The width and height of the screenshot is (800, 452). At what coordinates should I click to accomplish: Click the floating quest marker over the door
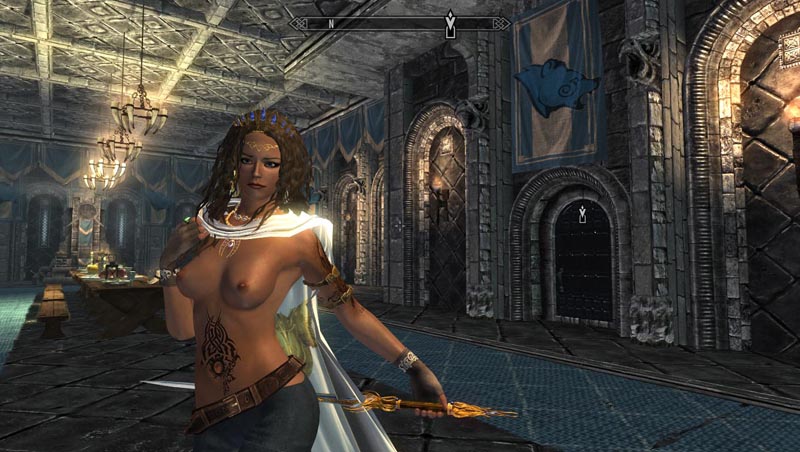click(582, 213)
